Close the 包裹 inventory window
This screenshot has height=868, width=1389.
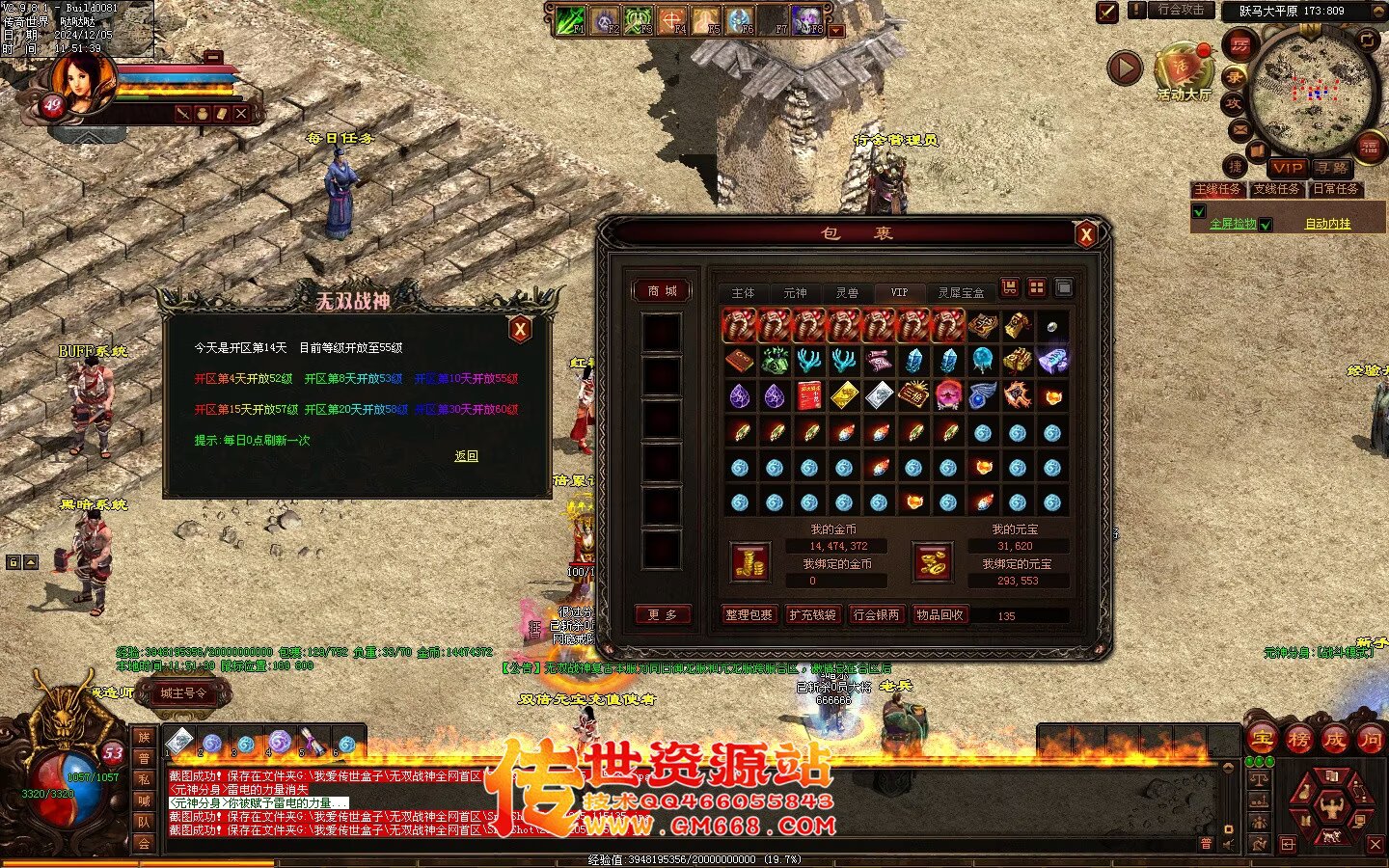coord(1086,233)
